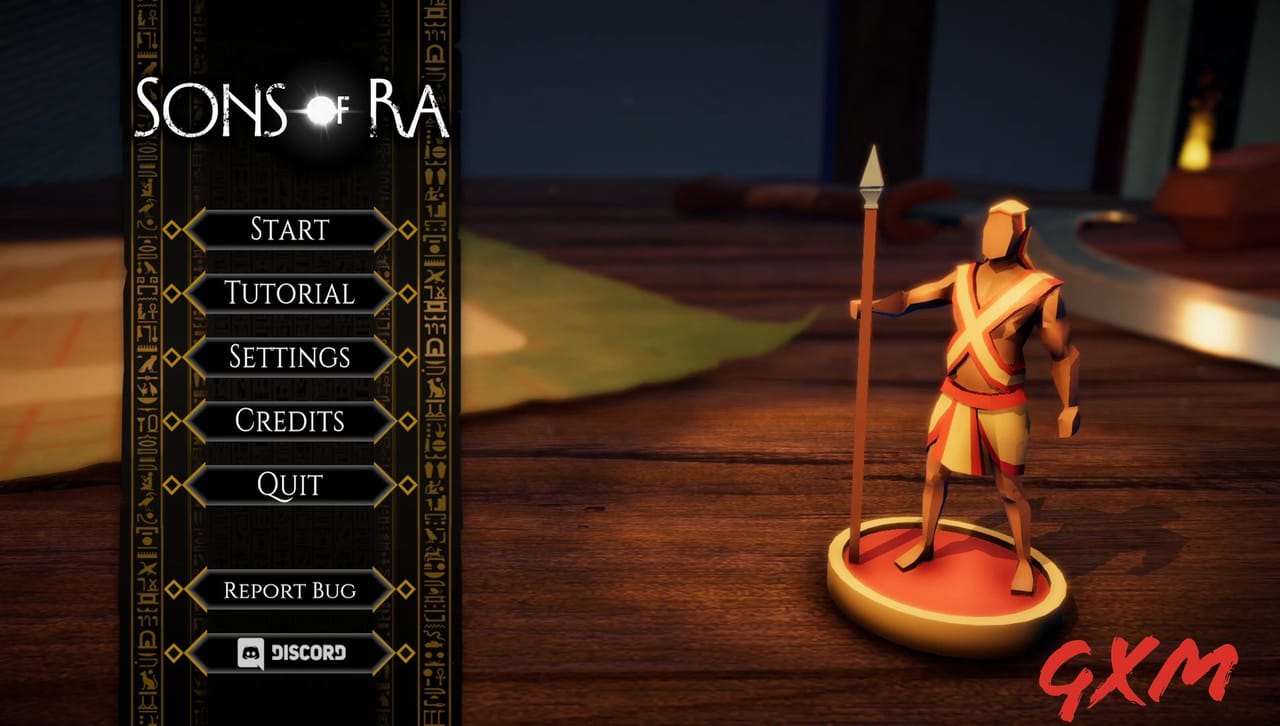Click the Discord logo icon

point(250,653)
